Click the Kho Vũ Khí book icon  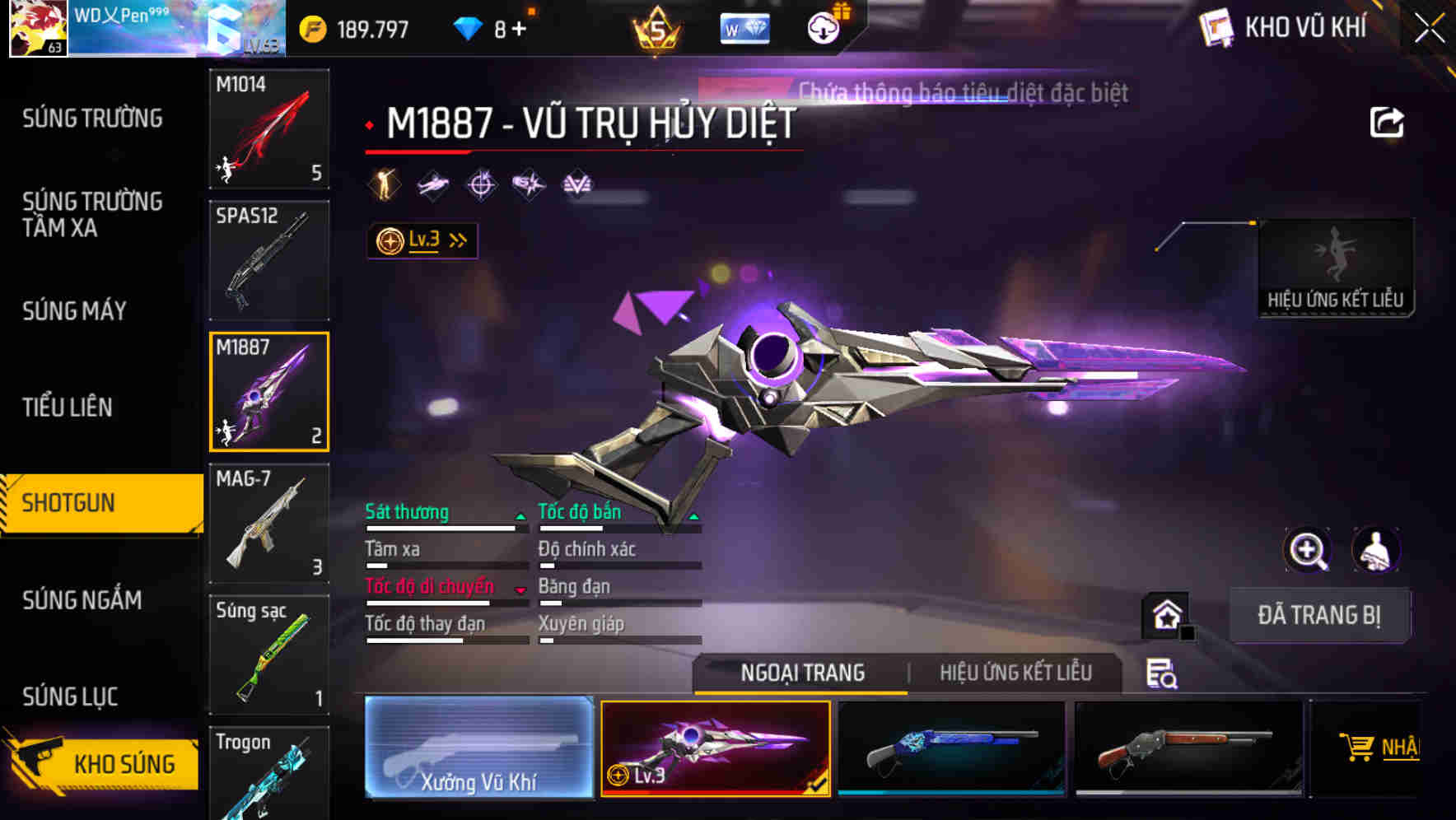[x=1214, y=26]
